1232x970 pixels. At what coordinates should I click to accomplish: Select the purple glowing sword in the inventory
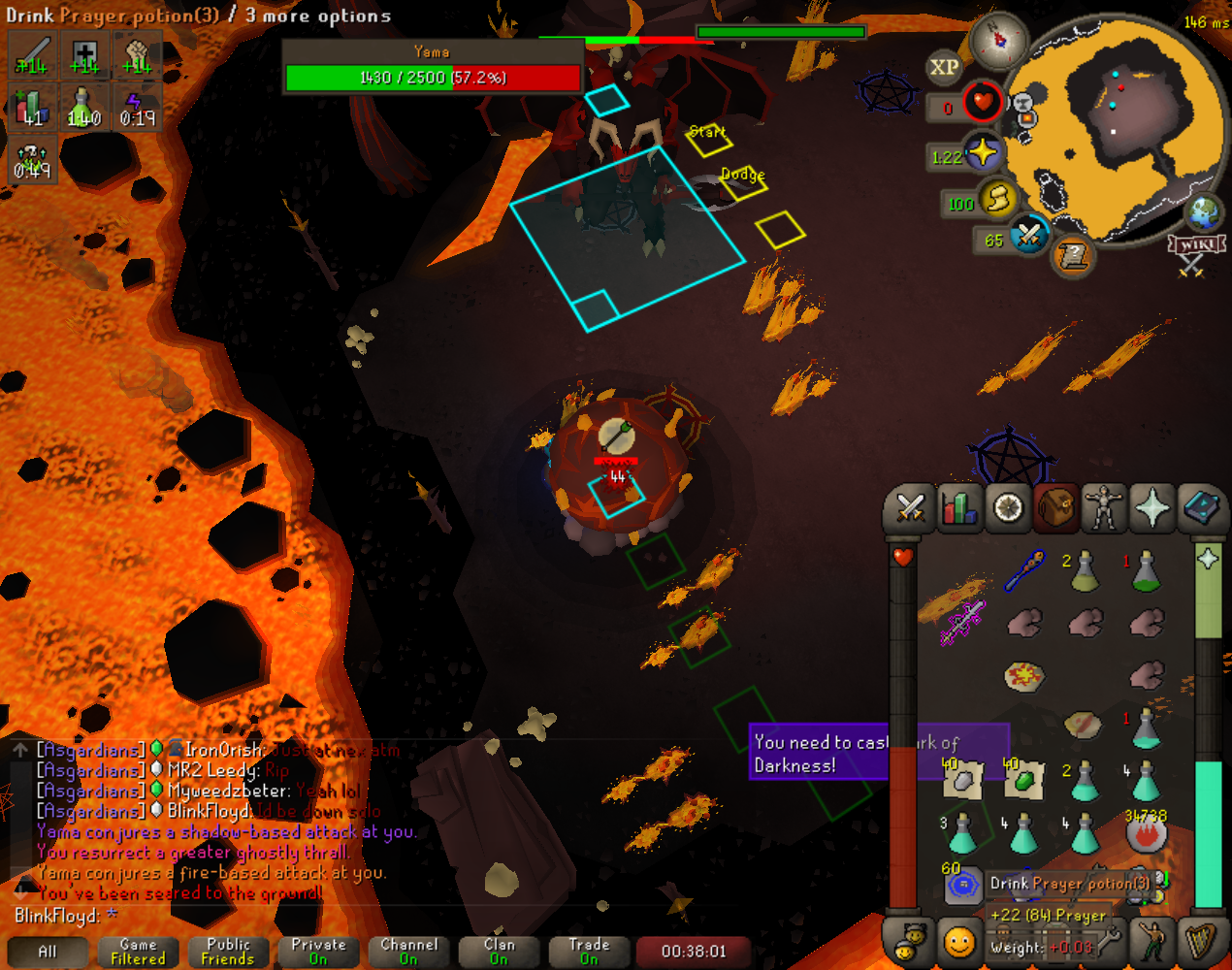[962, 622]
